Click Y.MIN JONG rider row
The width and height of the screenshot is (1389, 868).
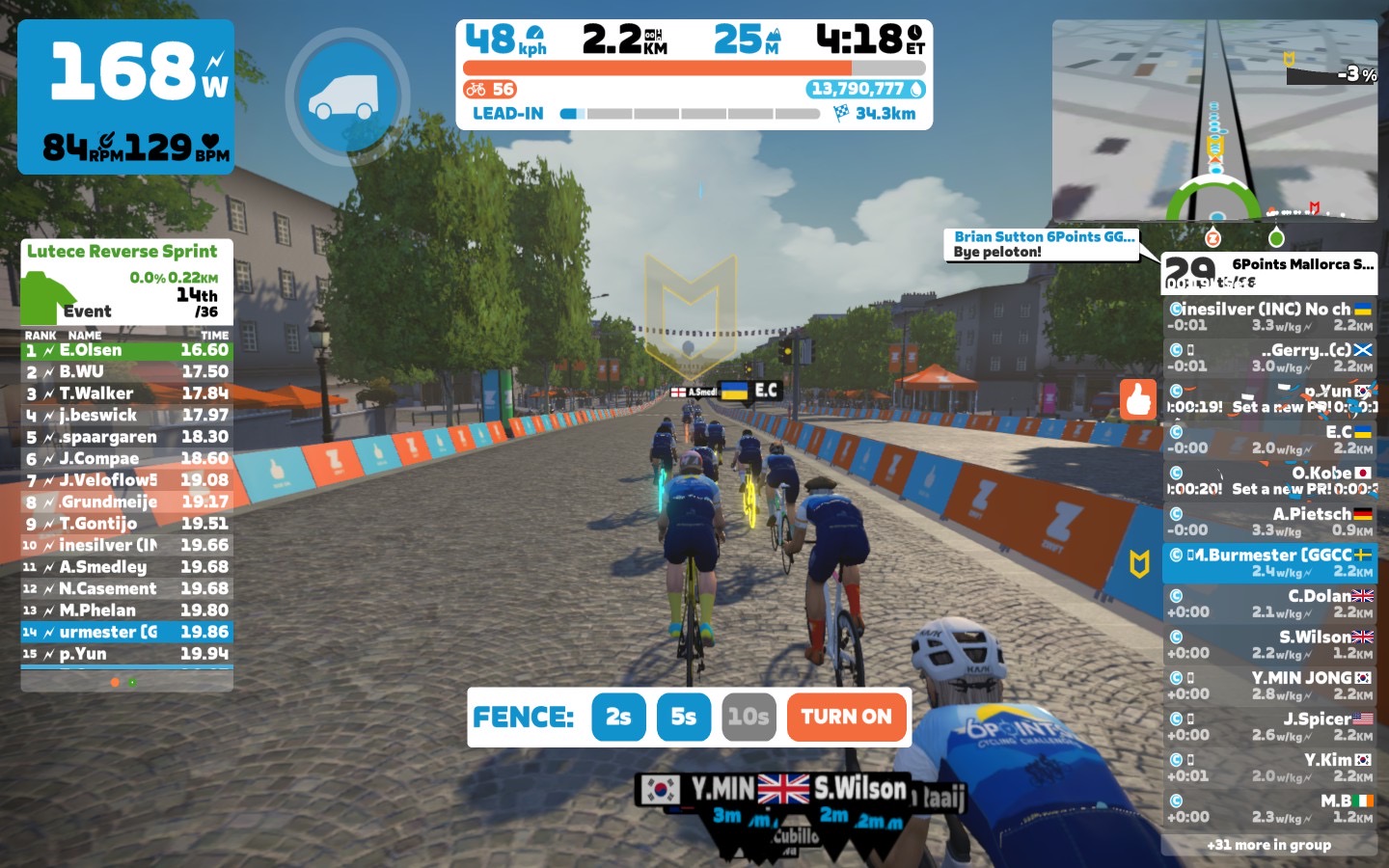(1269, 686)
